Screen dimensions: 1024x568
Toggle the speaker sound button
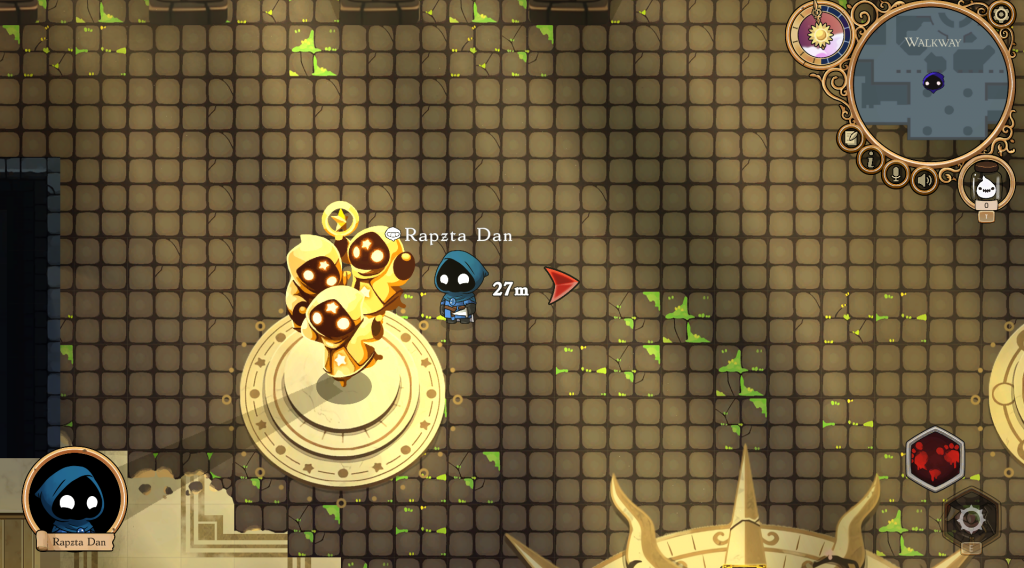tap(925, 180)
